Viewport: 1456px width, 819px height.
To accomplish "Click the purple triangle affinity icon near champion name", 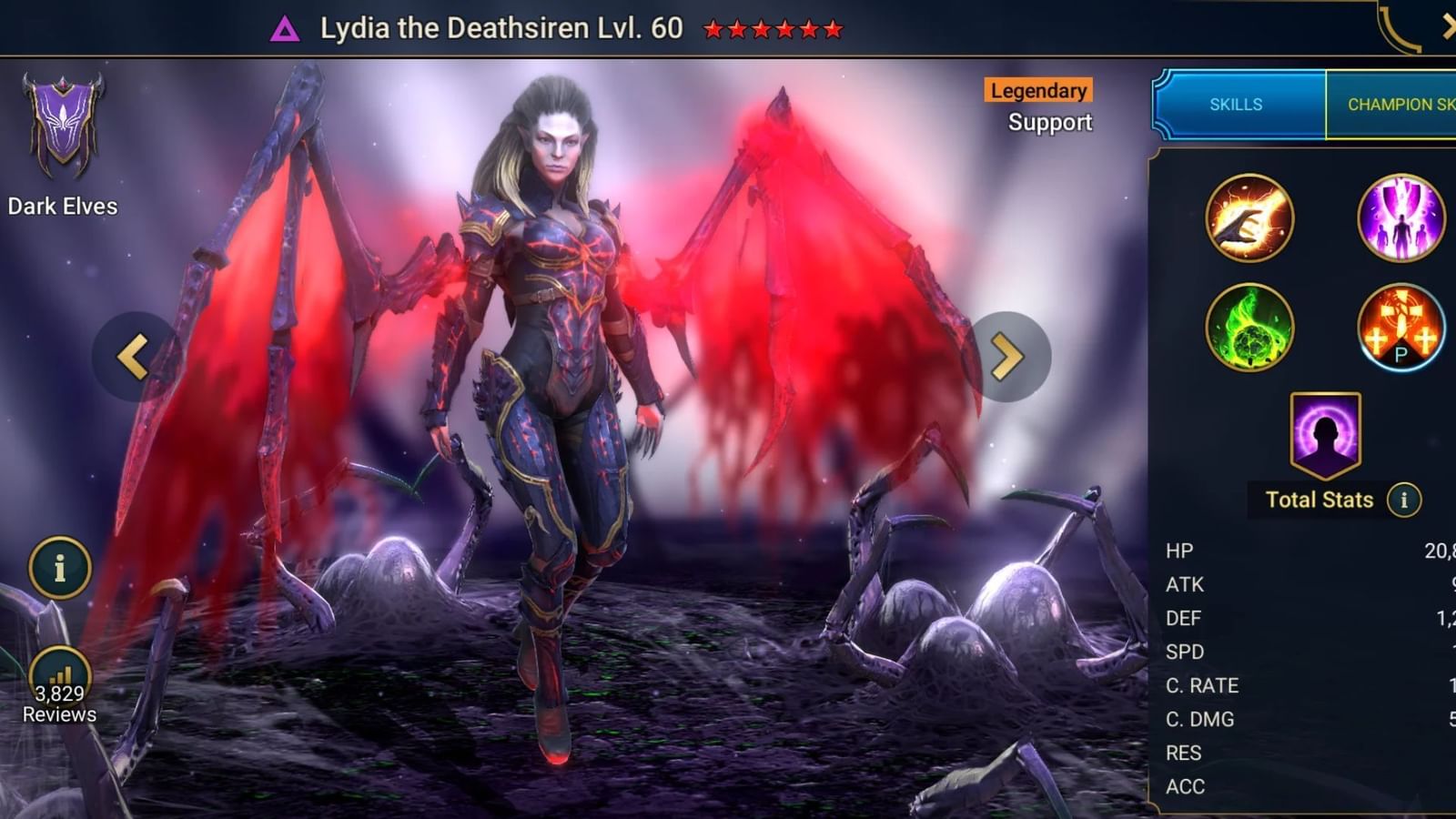I will [x=286, y=28].
